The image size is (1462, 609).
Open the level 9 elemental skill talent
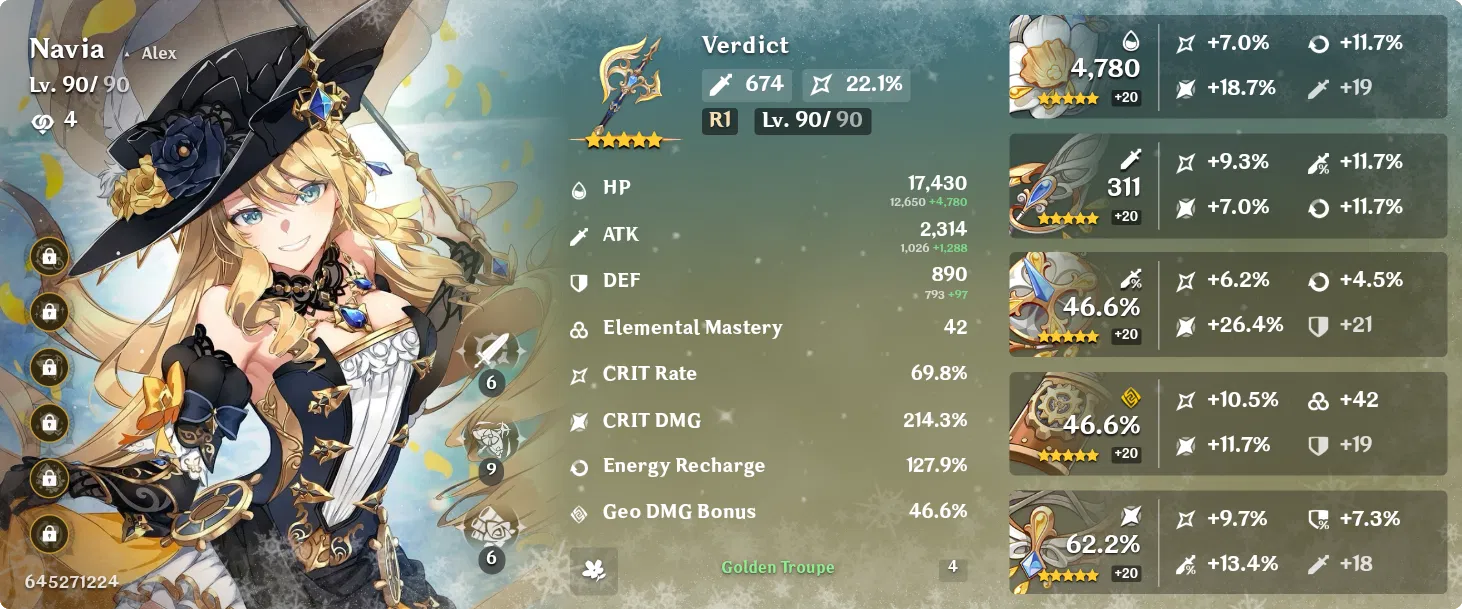click(492, 441)
